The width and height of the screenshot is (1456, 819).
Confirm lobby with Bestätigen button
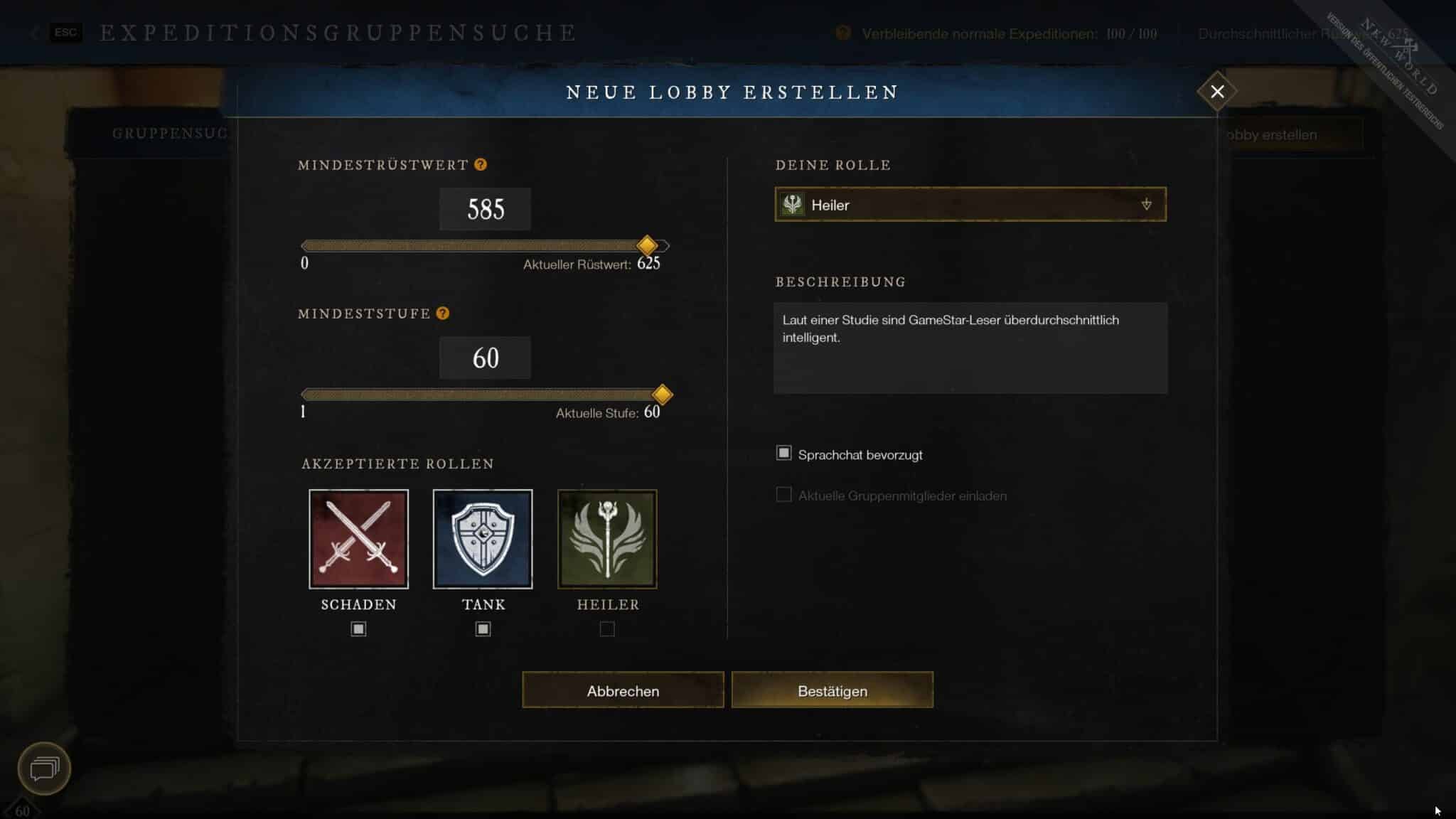click(x=832, y=690)
